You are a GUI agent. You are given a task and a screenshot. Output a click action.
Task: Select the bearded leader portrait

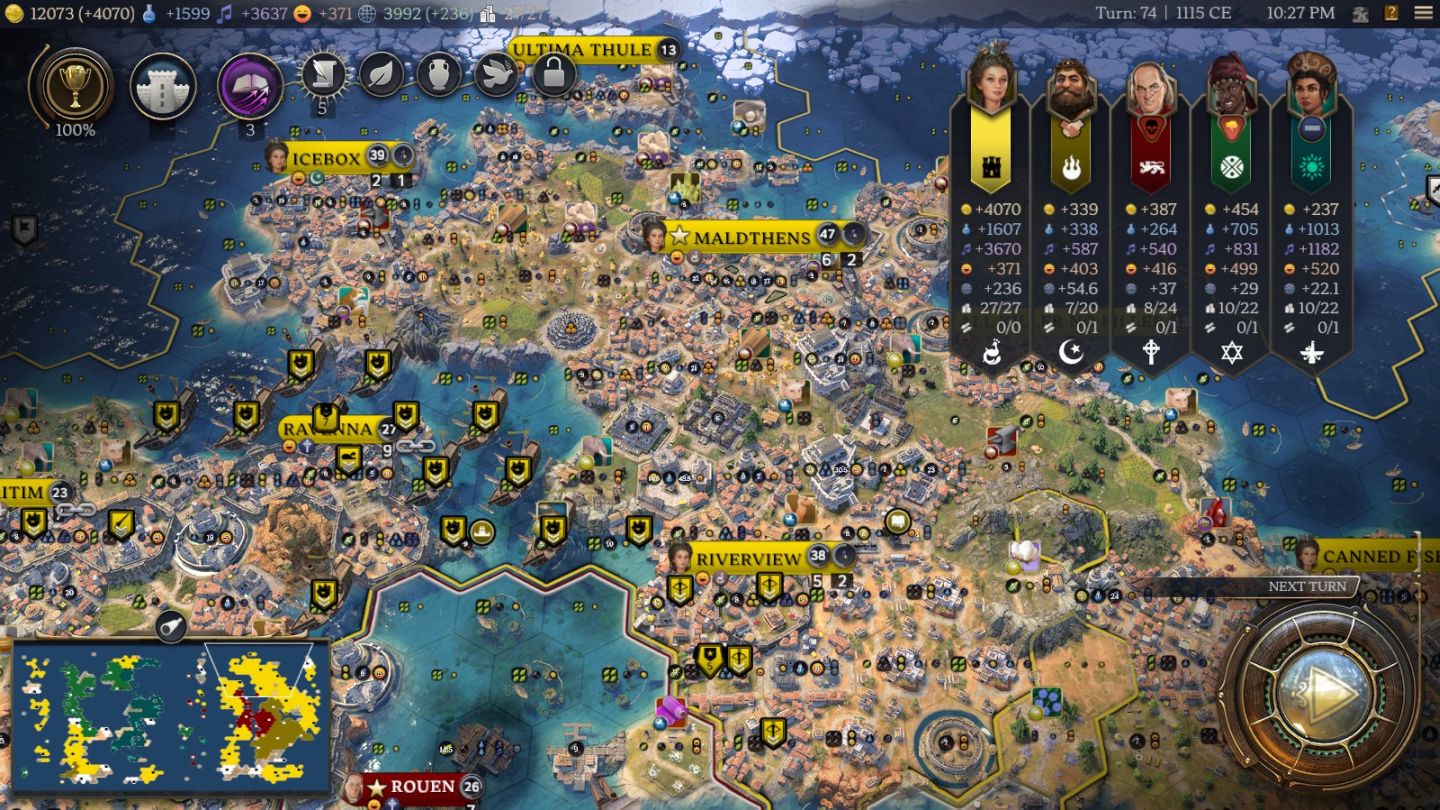pos(1071,88)
